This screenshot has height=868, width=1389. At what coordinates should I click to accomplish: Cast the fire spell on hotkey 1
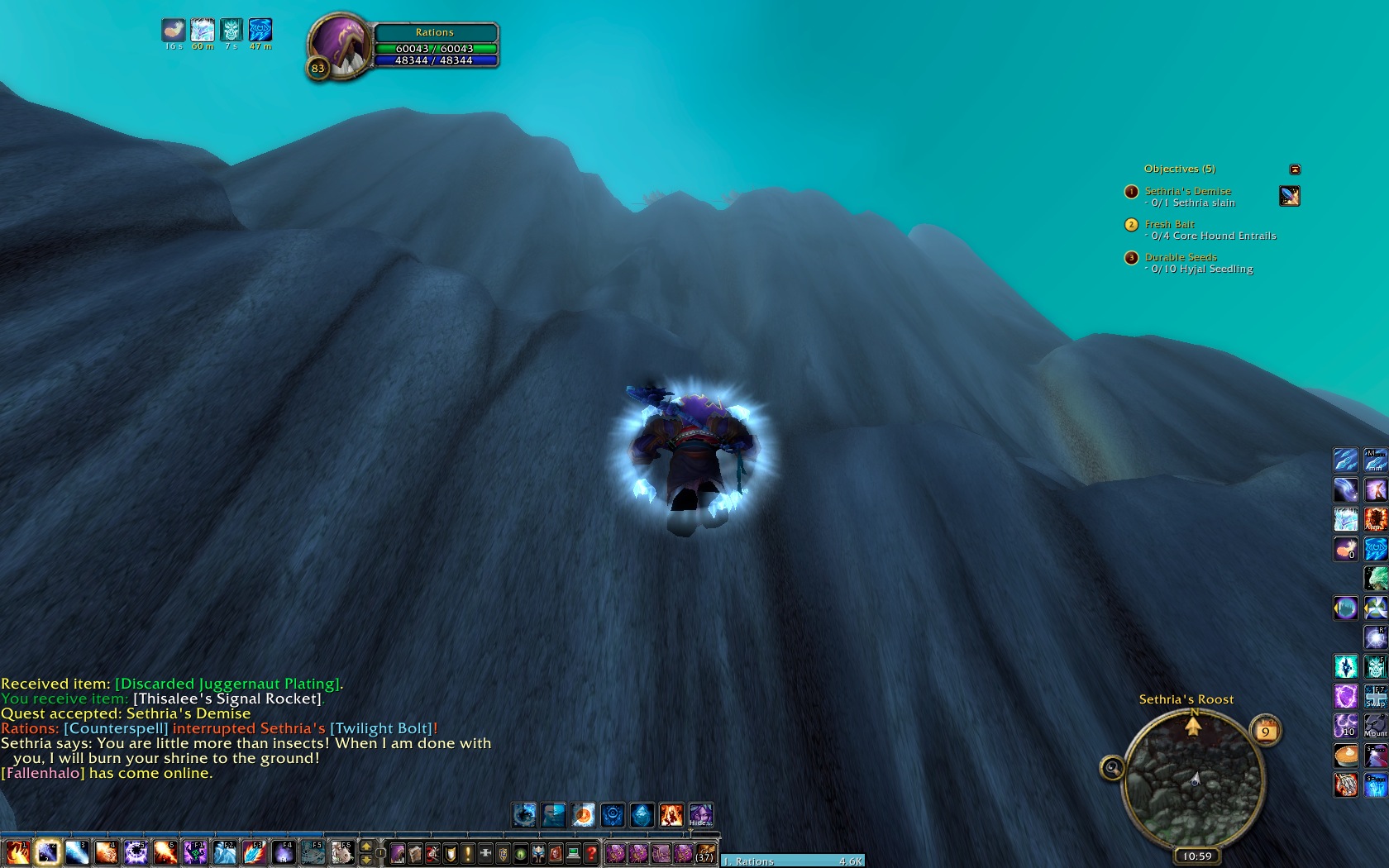tap(17, 852)
